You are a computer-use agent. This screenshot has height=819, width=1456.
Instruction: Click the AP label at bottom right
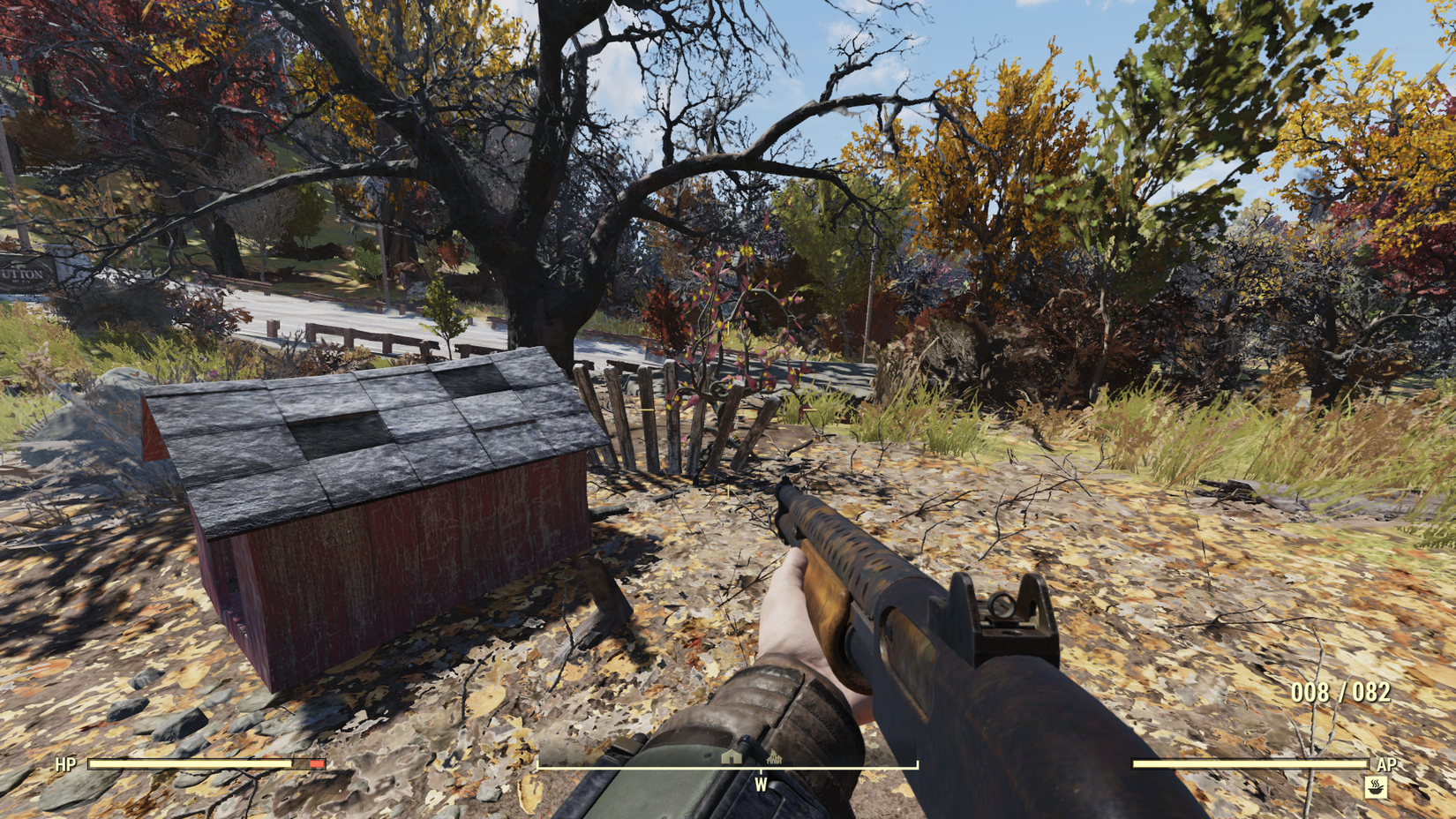(x=1386, y=764)
